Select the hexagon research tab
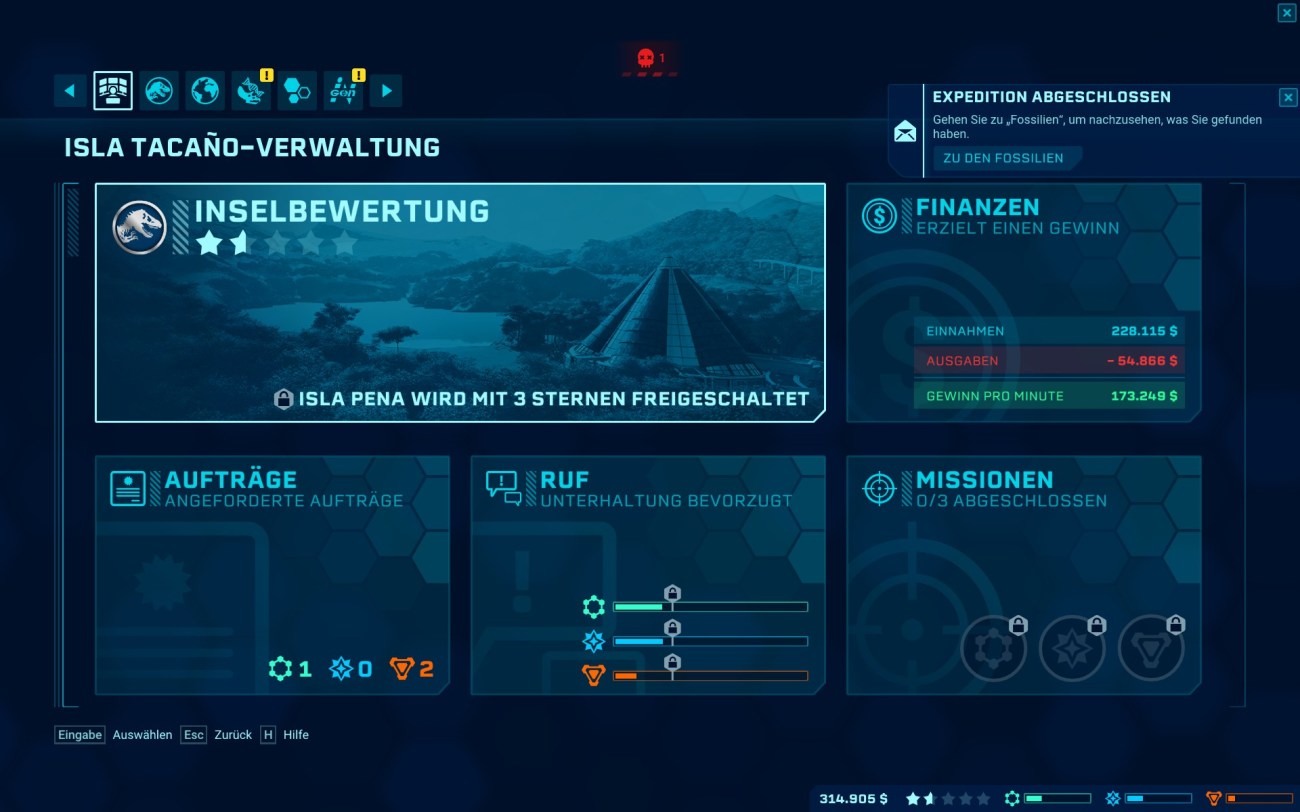The height and width of the screenshot is (812, 1300). [297, 91]
